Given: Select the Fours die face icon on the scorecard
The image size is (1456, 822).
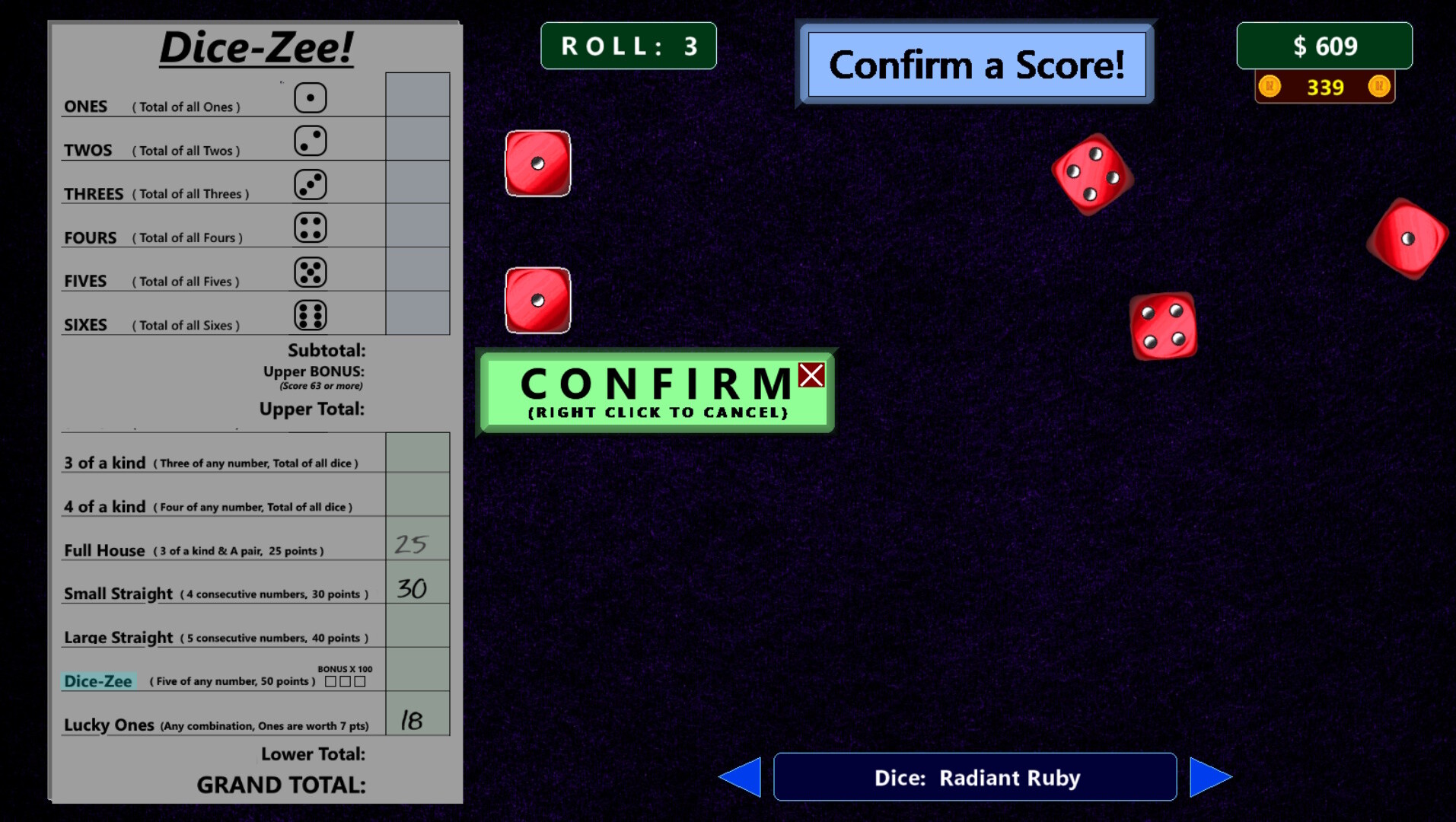Looking at the screenshot, I should point(312,228).
